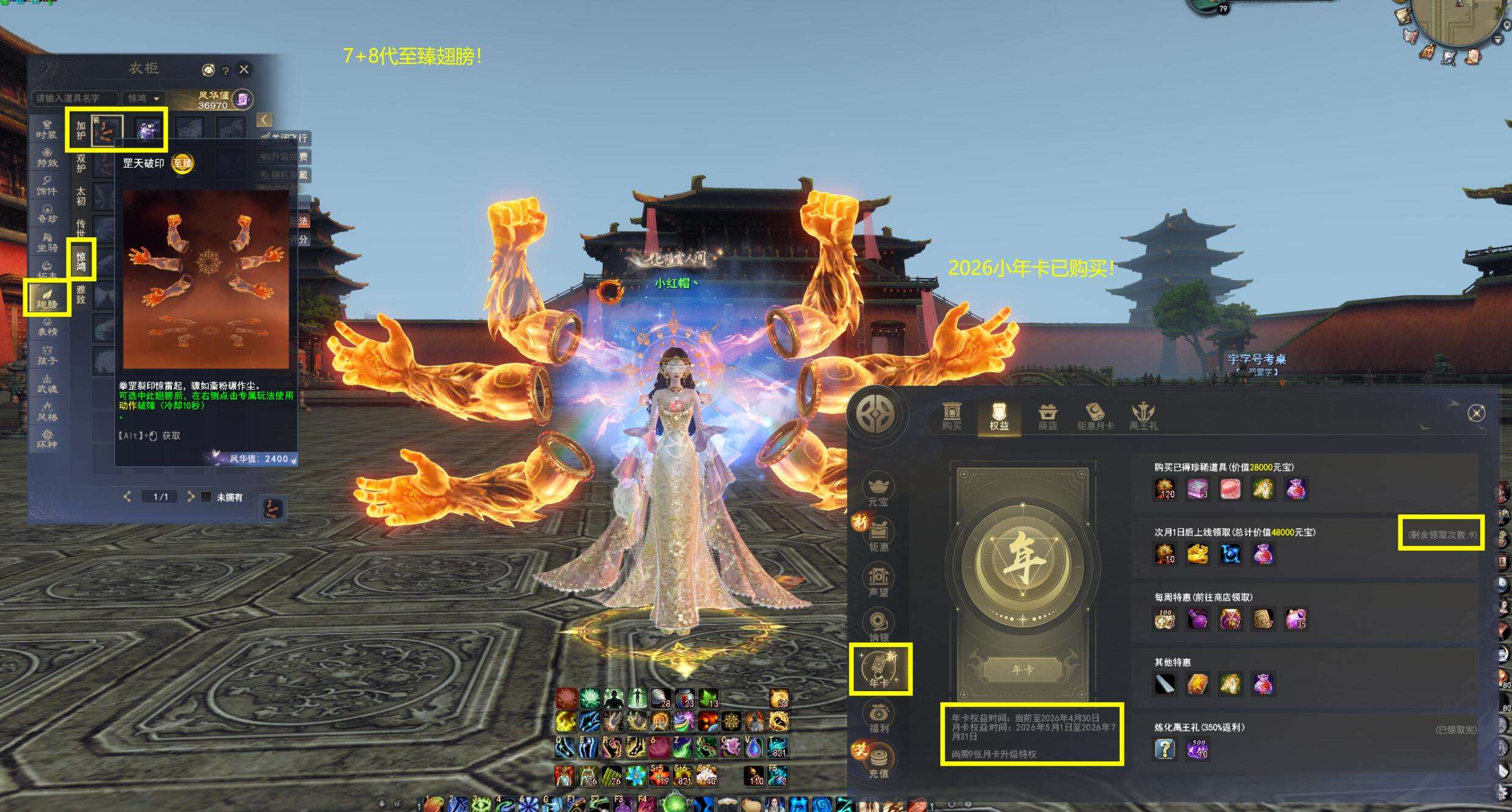Select the 时装 wardrobe category
The height and width of the screenshot is (812, 1512).
tap(47, 129)
